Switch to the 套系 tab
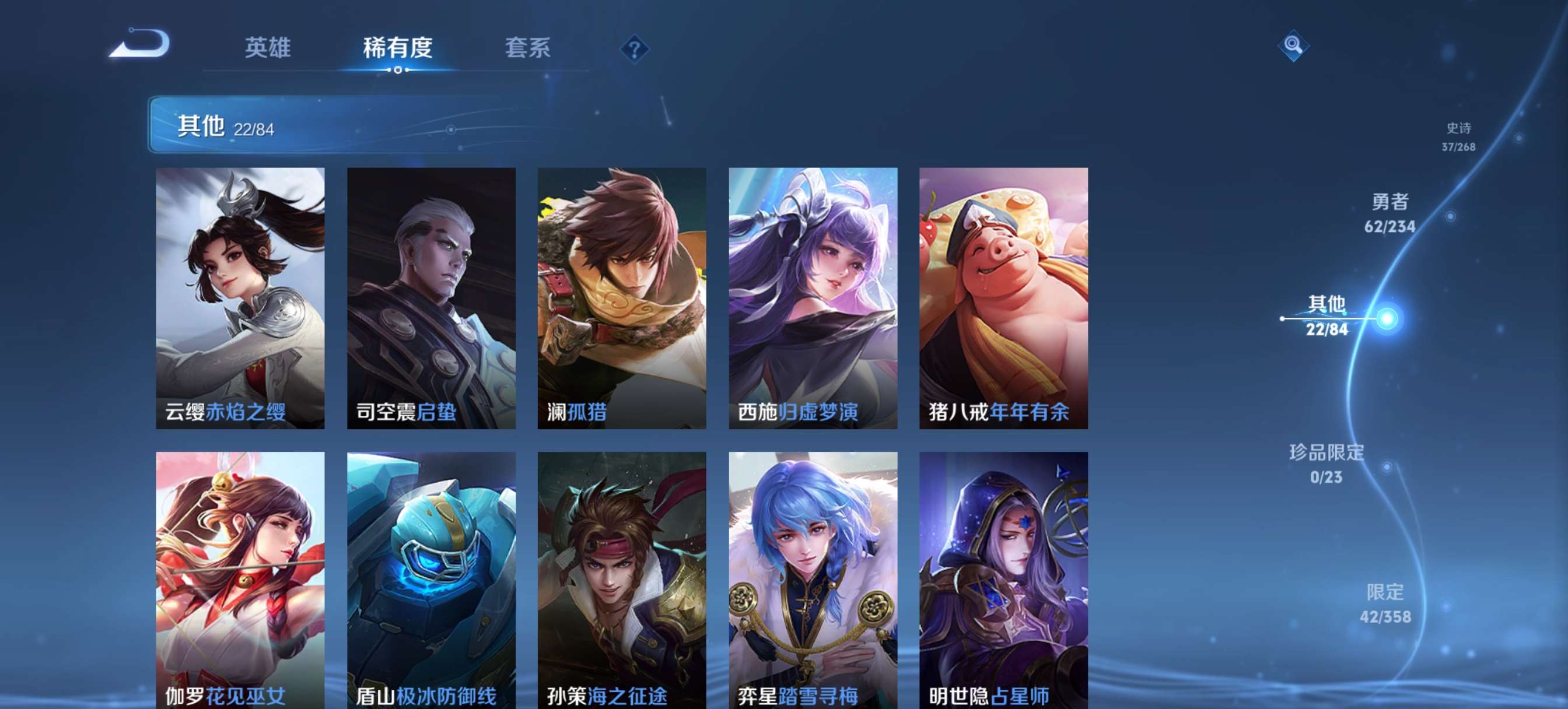Image resolution: width=1568 pixels, height=709 pixels. pos(528,47)
